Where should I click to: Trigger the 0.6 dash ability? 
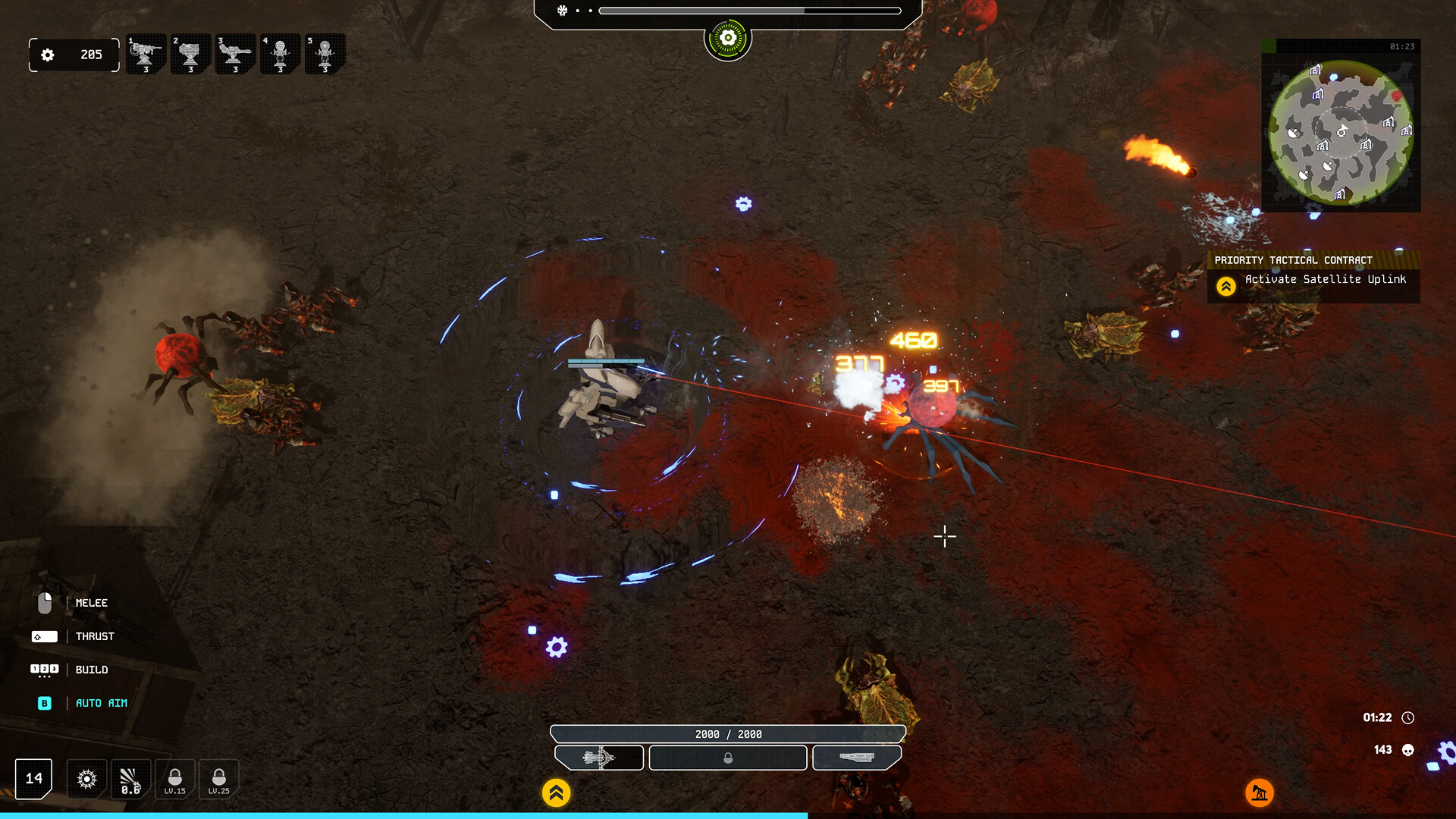point(130,779)
